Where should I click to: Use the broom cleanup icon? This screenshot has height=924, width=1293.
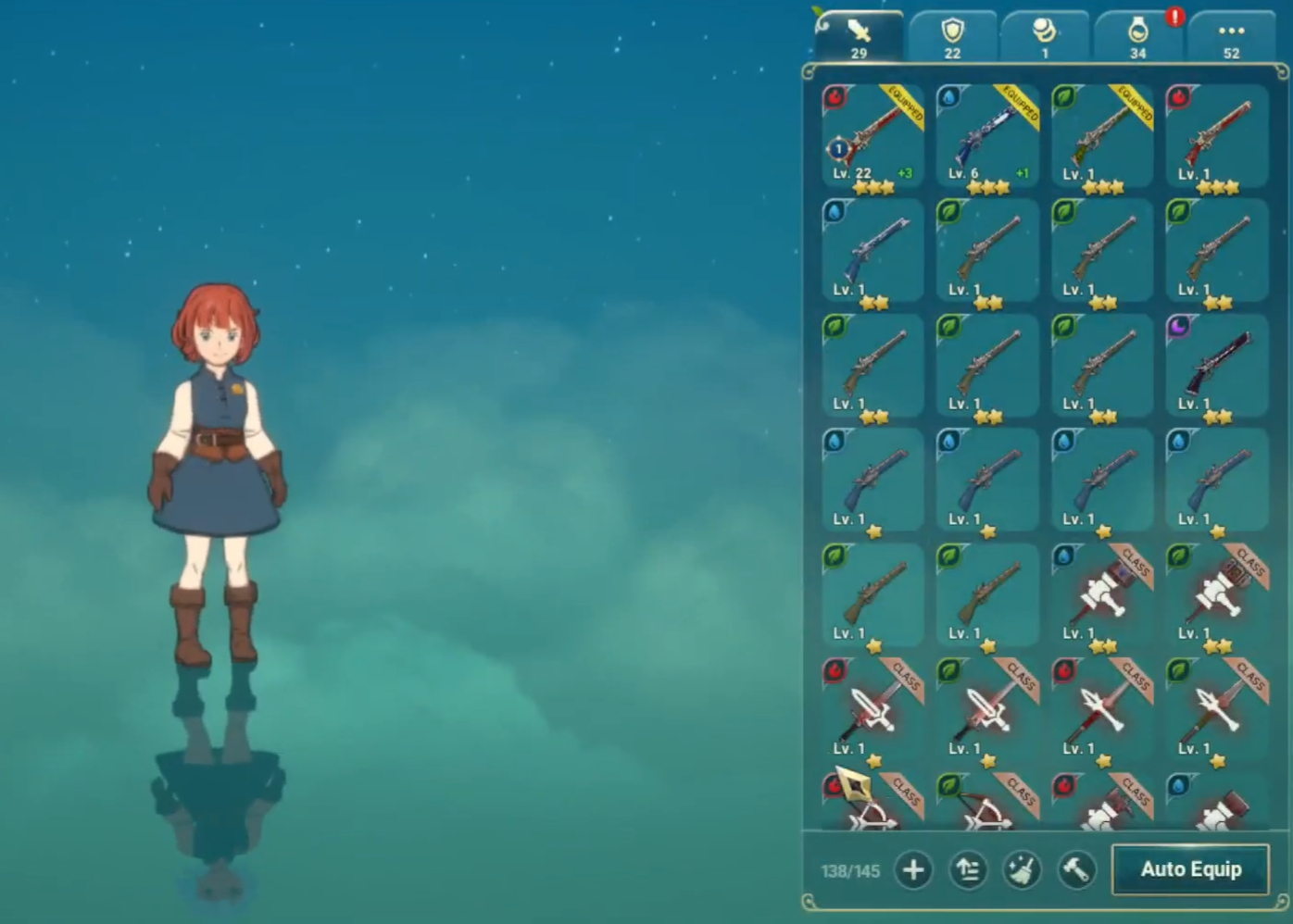(x=1023, y=870)
